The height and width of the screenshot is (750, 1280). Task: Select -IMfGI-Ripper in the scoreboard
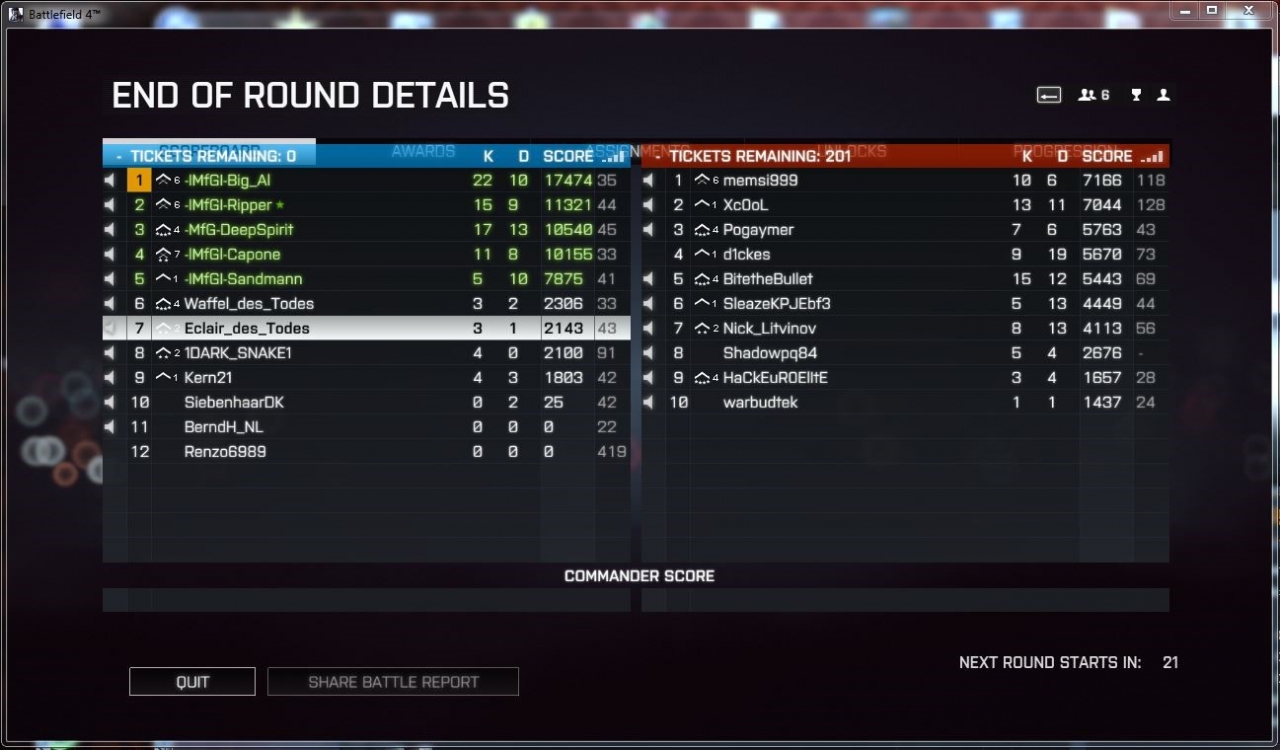[x=228, y=205]
